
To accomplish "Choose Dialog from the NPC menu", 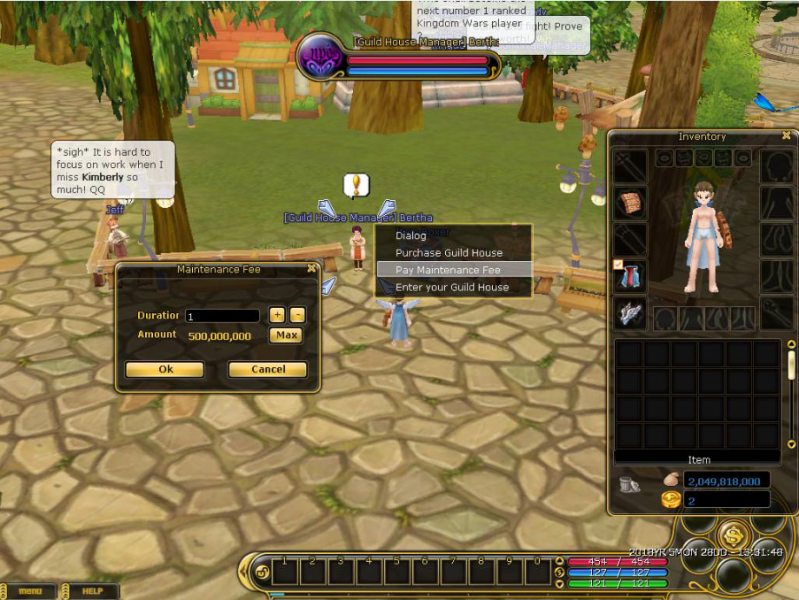I will point(411,236).
